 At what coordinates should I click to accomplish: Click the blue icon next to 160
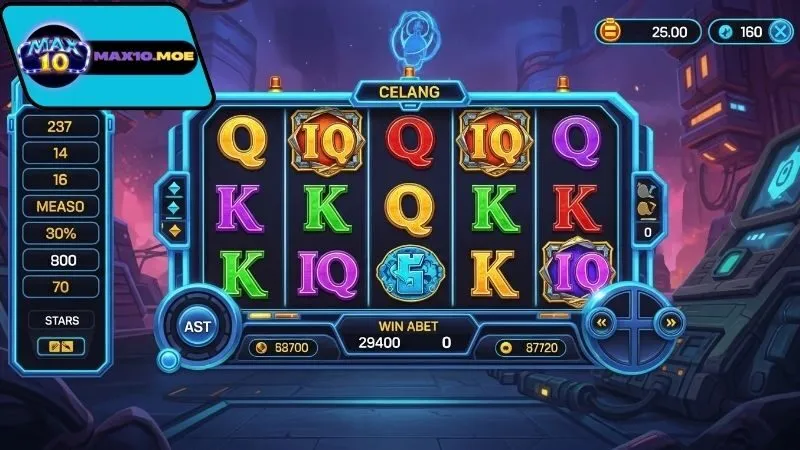click(725, 31)
